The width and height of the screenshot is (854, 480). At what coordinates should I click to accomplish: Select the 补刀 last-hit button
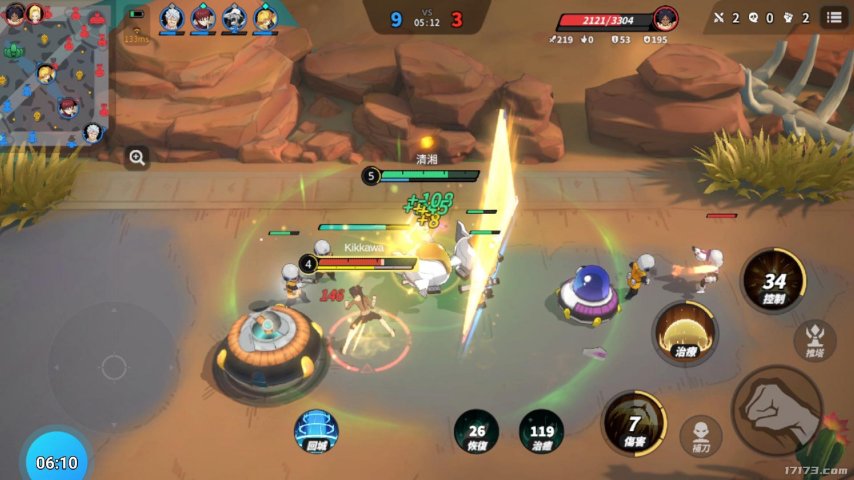701,433
